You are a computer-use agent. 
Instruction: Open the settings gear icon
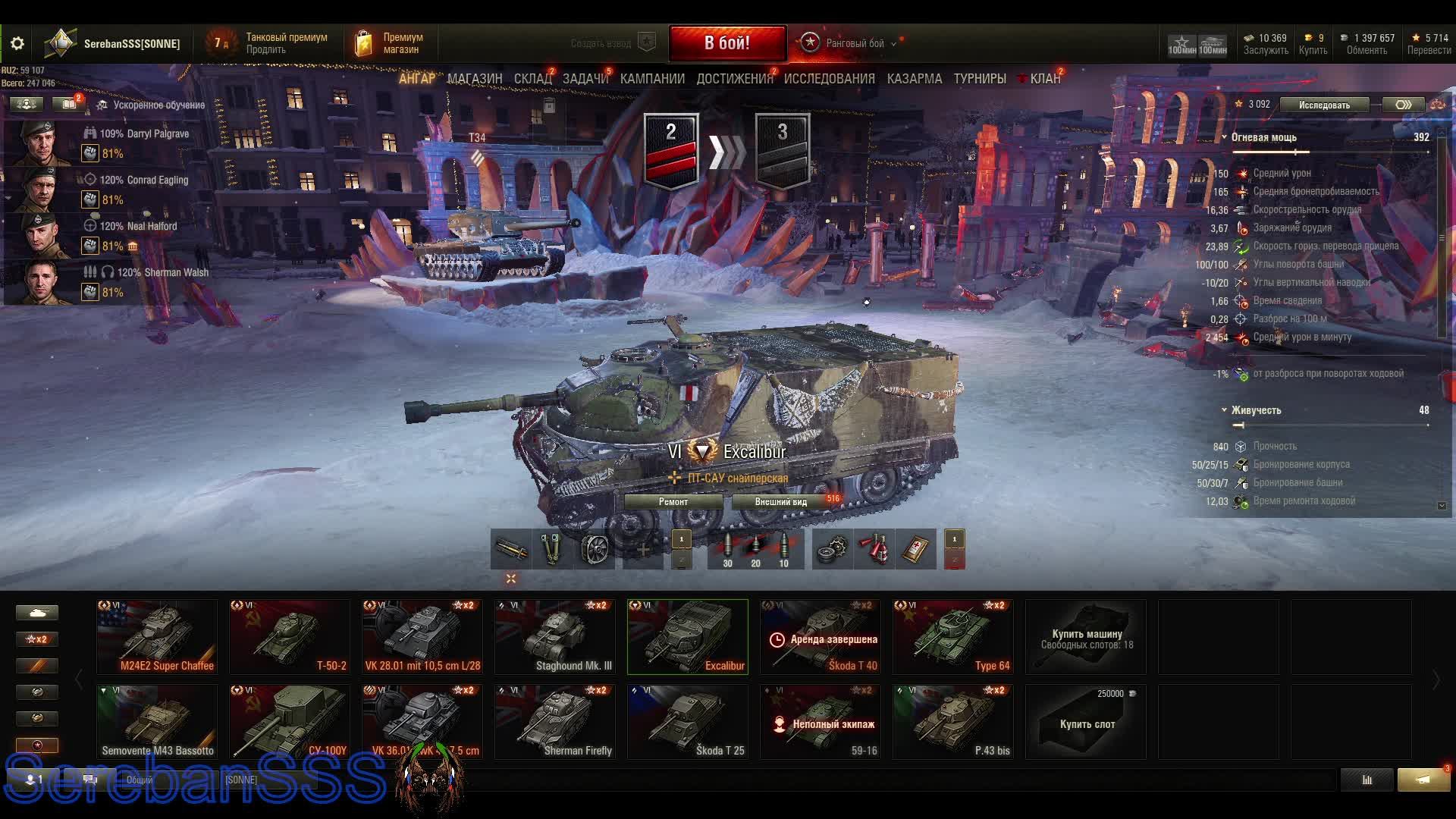[x=17, y=44]
